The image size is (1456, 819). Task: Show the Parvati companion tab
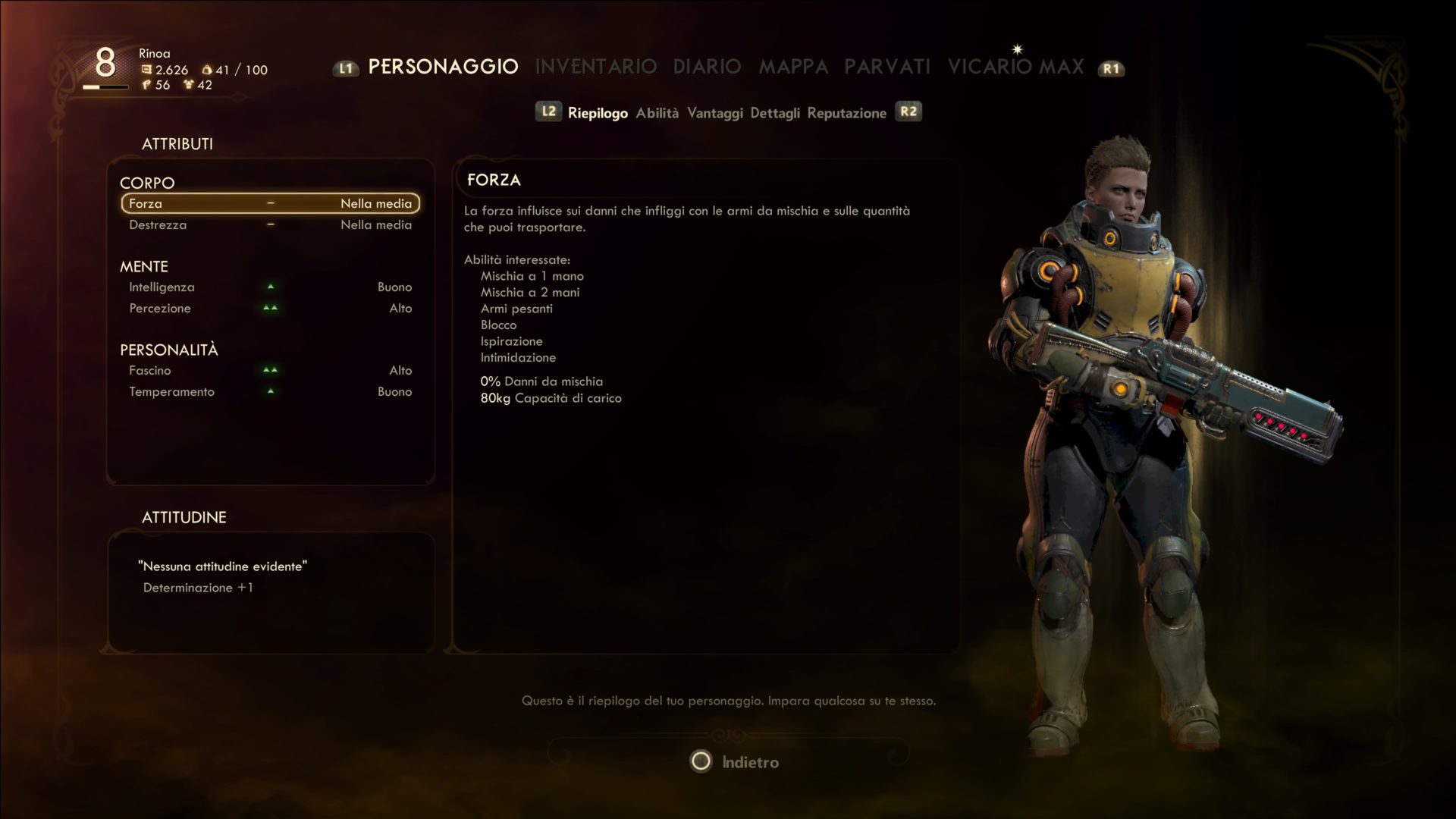coord(887,67)
